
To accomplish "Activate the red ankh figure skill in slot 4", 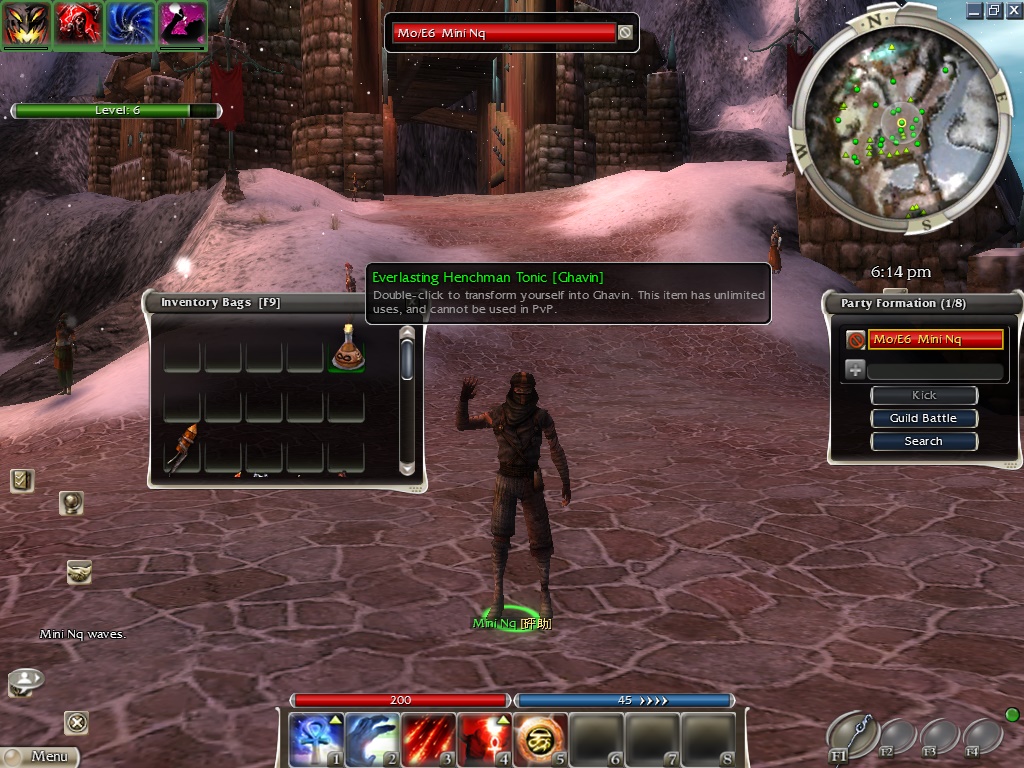I will 484,739.
